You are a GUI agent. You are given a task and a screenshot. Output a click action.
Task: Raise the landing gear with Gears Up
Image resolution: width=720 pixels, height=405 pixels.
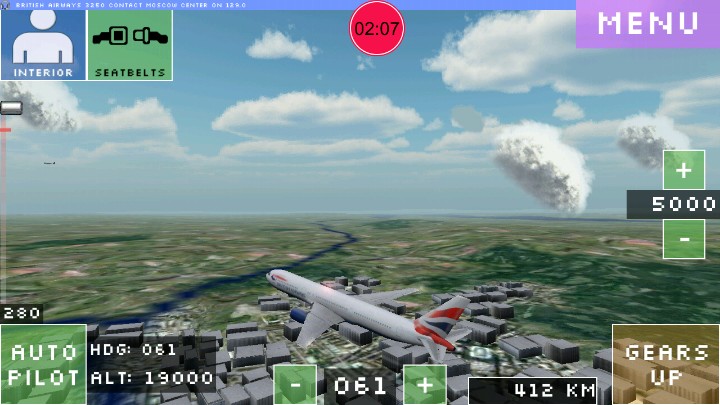point(666,364)
